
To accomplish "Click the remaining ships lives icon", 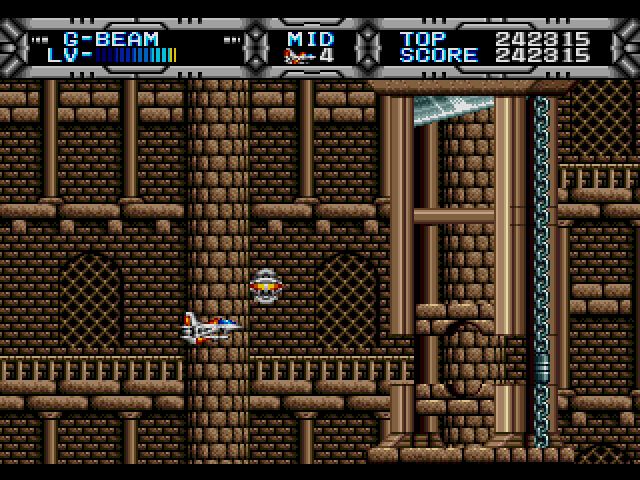I will click(x=297, y=56).
